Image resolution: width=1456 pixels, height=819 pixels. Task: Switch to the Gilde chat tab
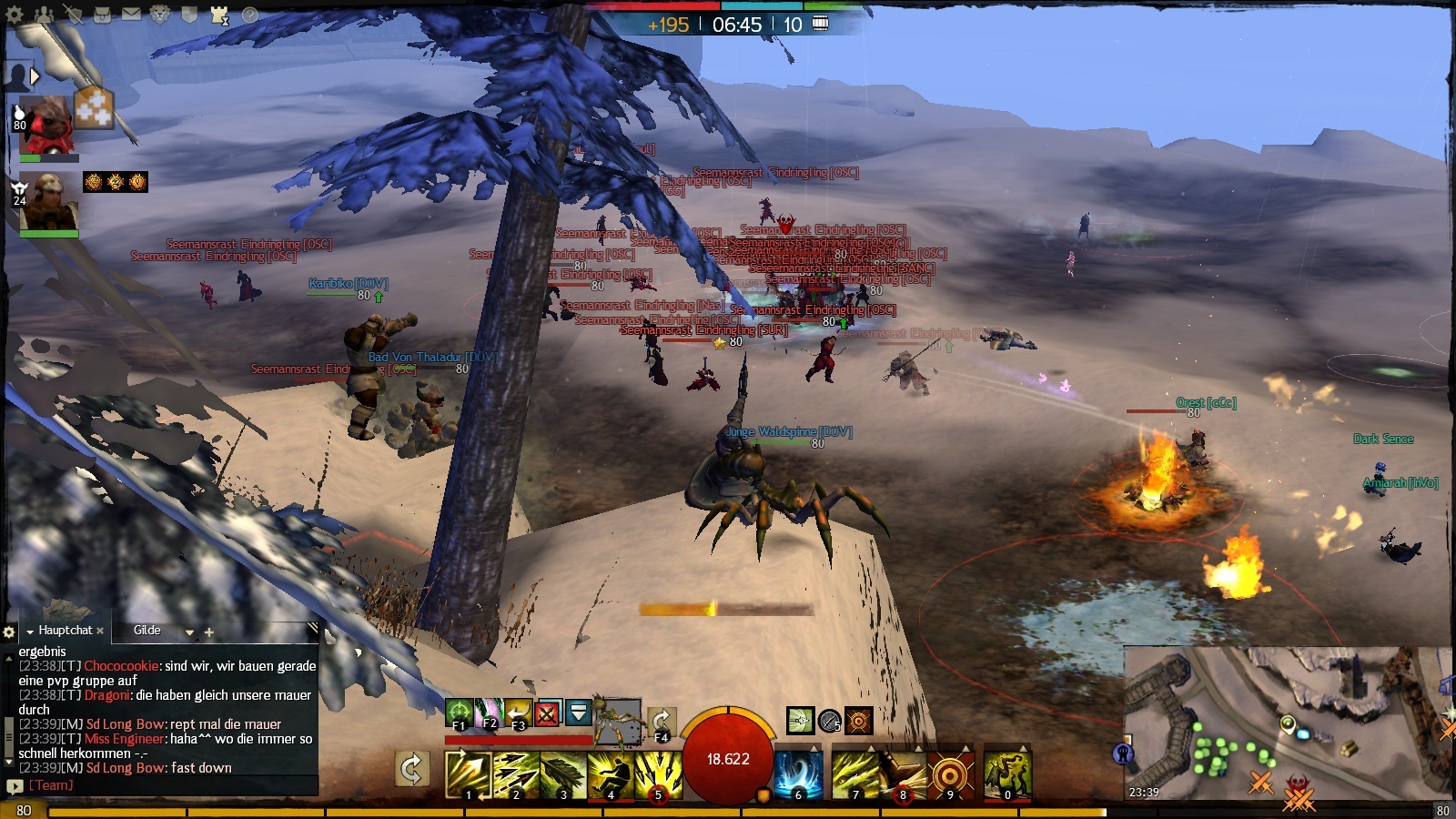click(x=147, y=630)
